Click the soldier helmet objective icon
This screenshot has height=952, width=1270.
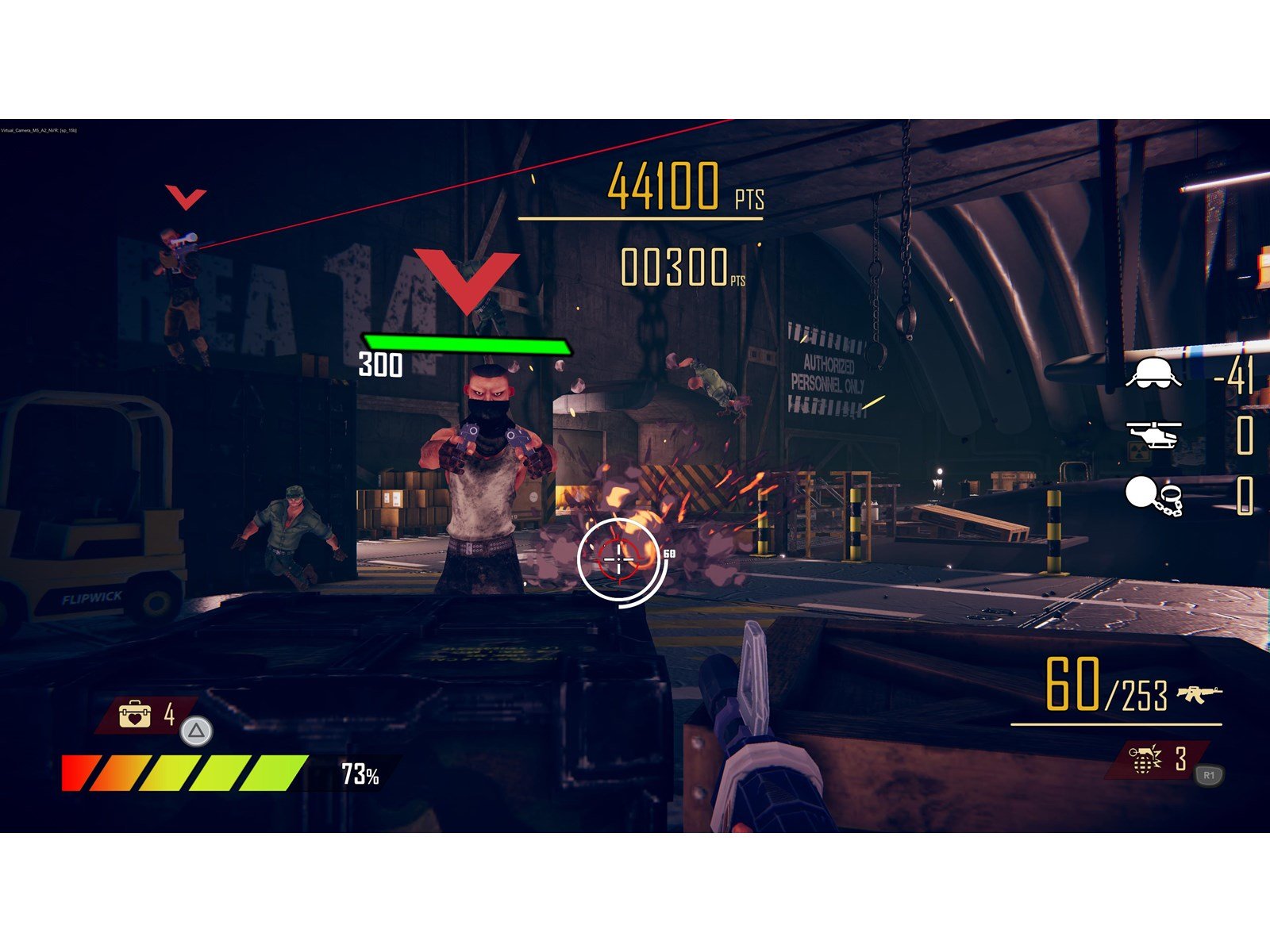(1153, 373)
